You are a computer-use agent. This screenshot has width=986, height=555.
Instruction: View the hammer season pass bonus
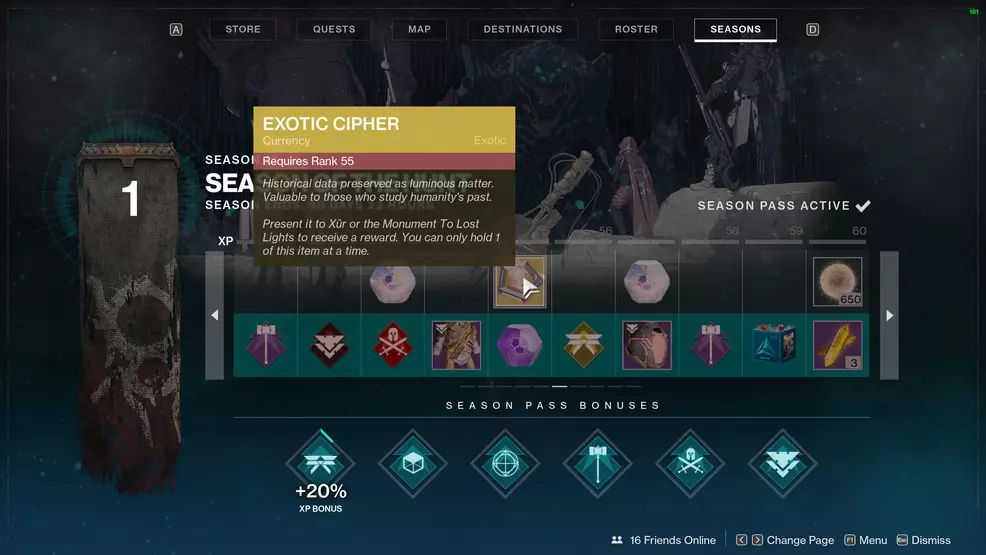pos(597,463)
